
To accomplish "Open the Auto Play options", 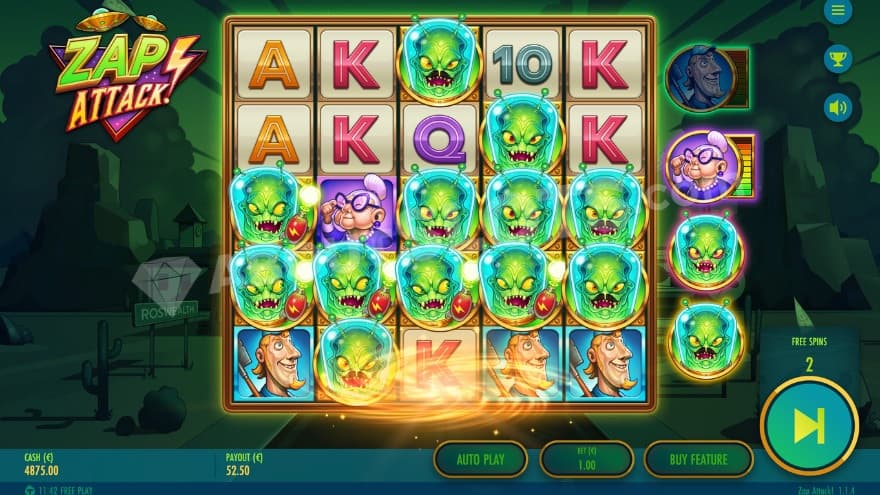I will click(x=480, y=459).
